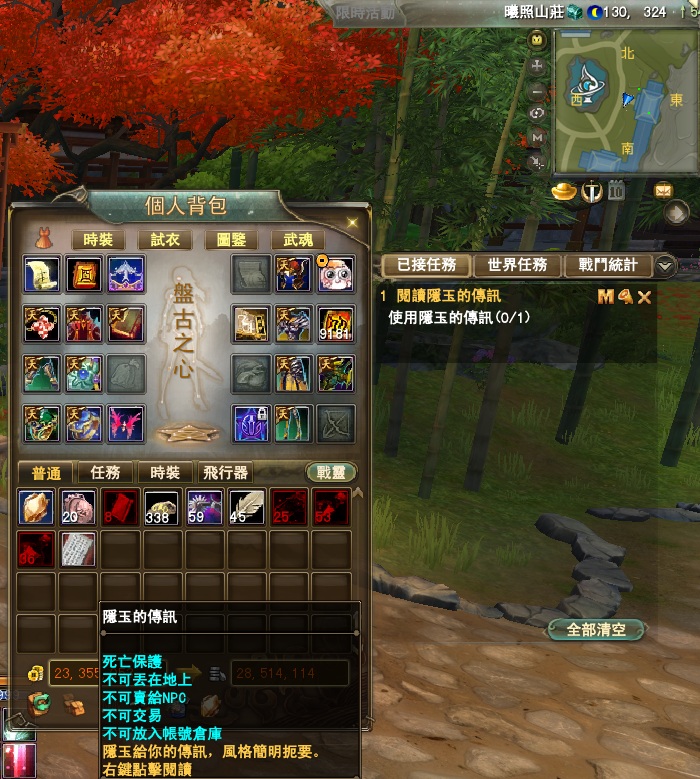Open the 試衣 fitting room button

[165, 240]
